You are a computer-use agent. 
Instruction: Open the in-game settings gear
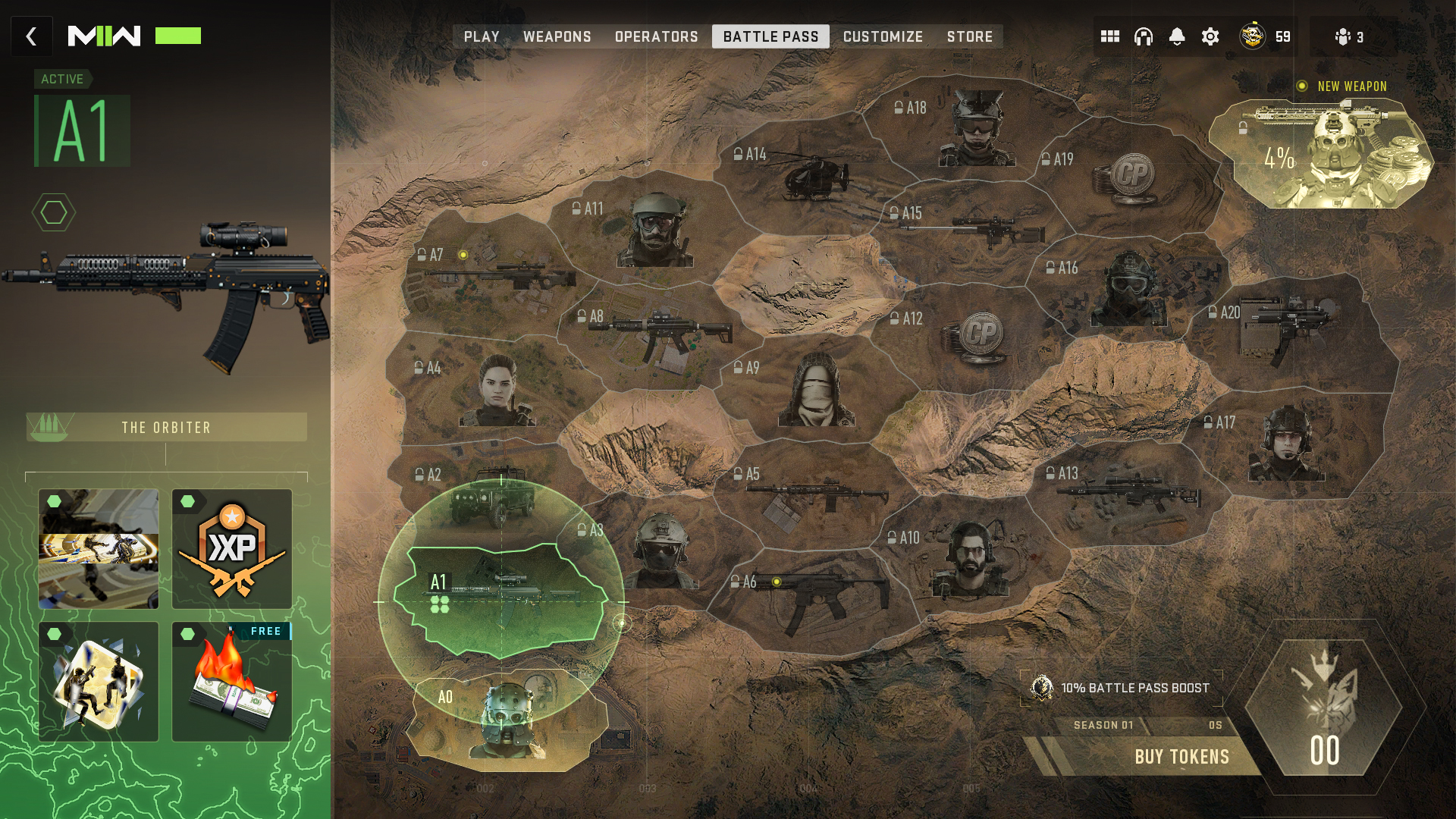click(x=1210, y=36)
